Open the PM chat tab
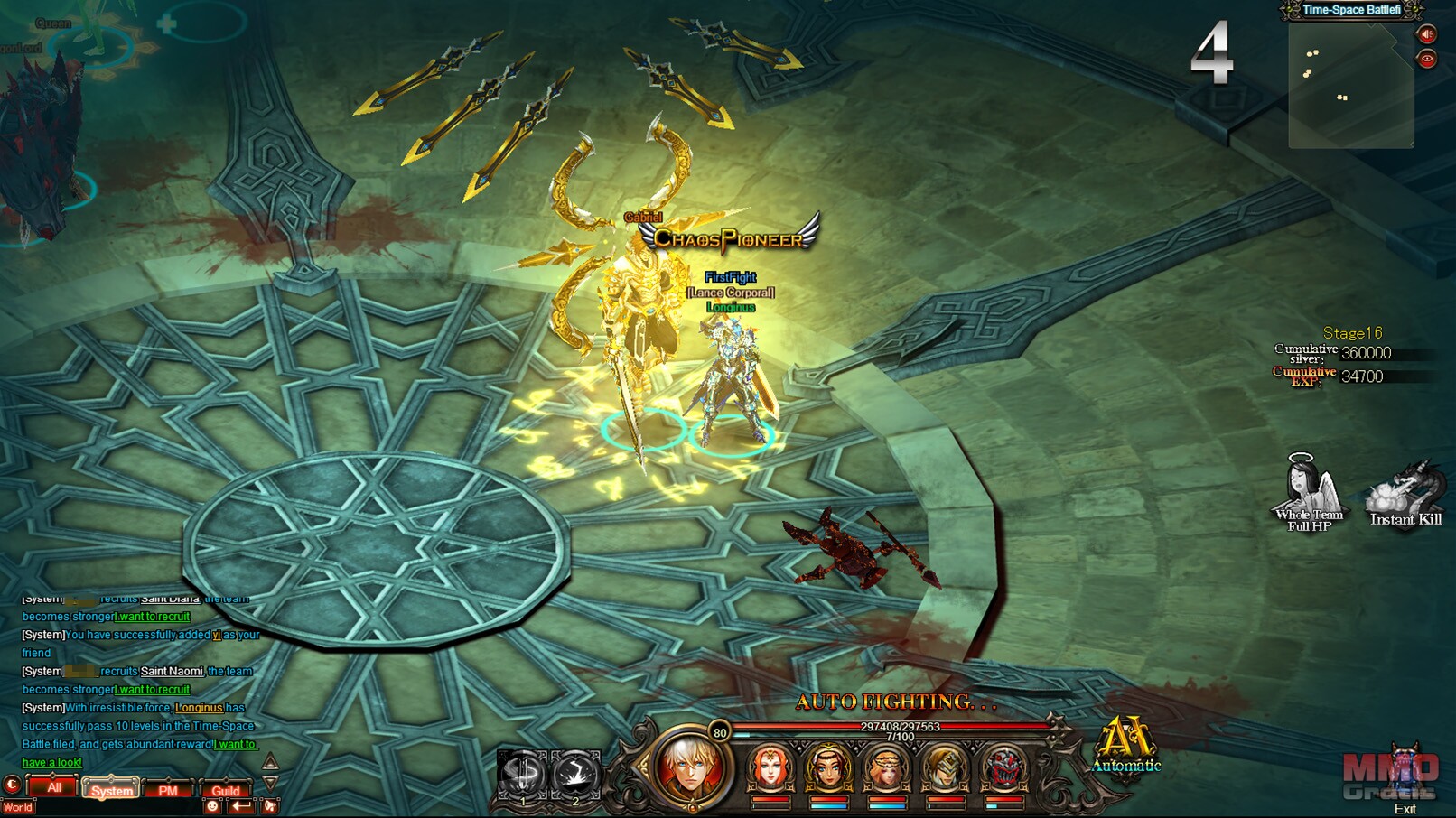1456x818 pixels. coord(168,790)
